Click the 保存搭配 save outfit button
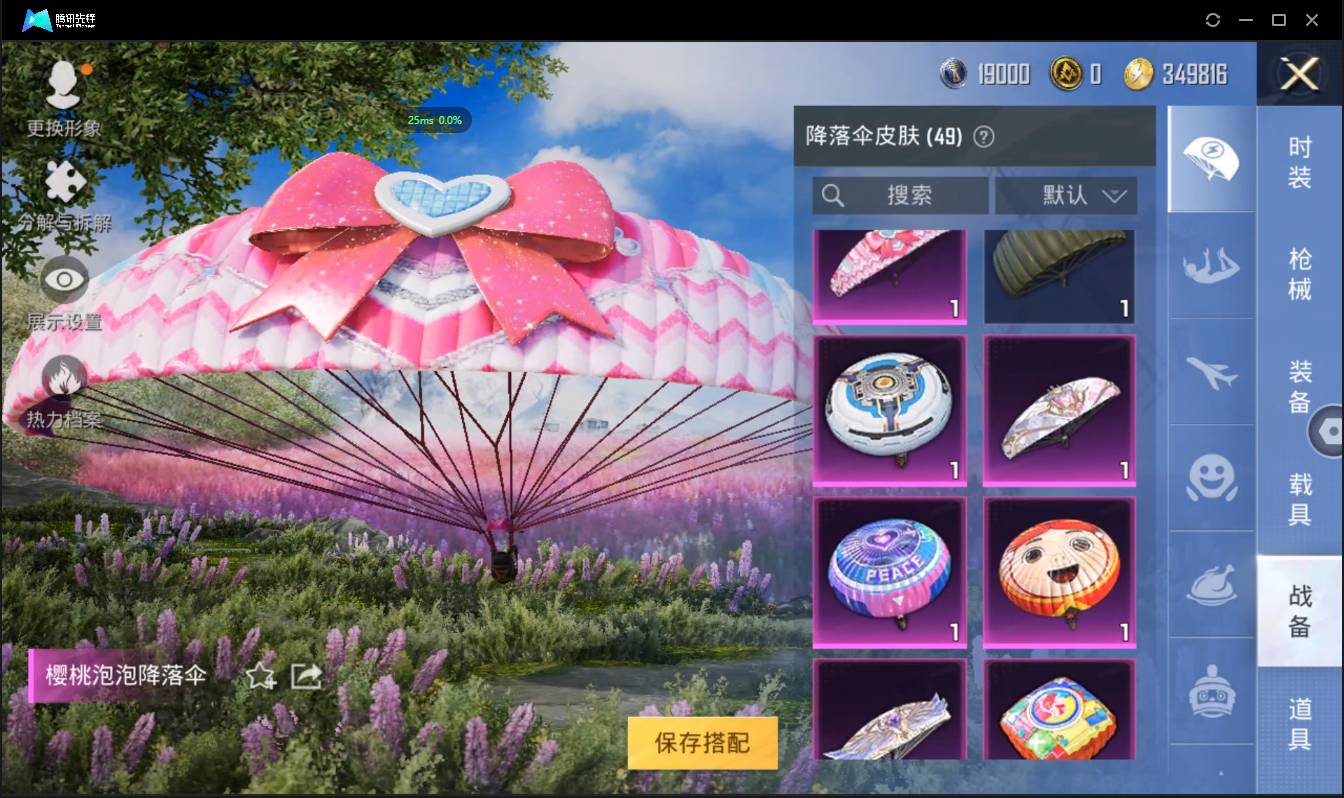Screen dimensions: 1344x798 (703, 743)
